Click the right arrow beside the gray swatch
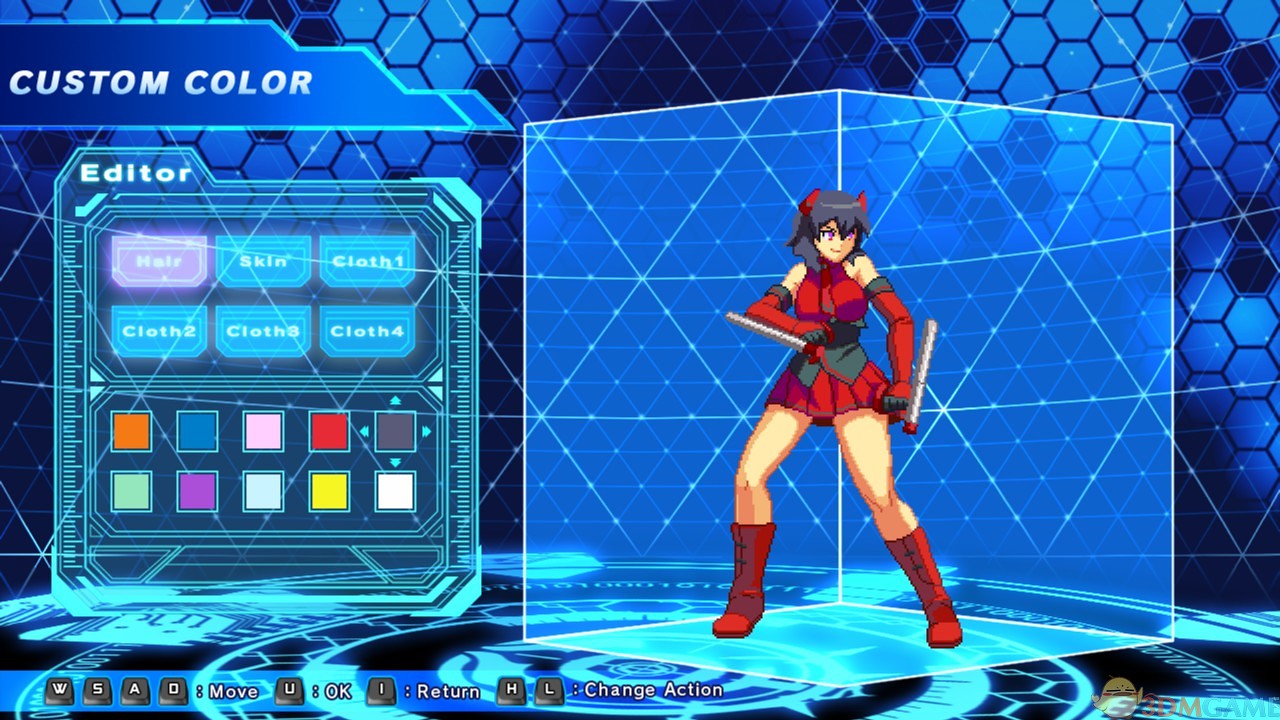 425,431
